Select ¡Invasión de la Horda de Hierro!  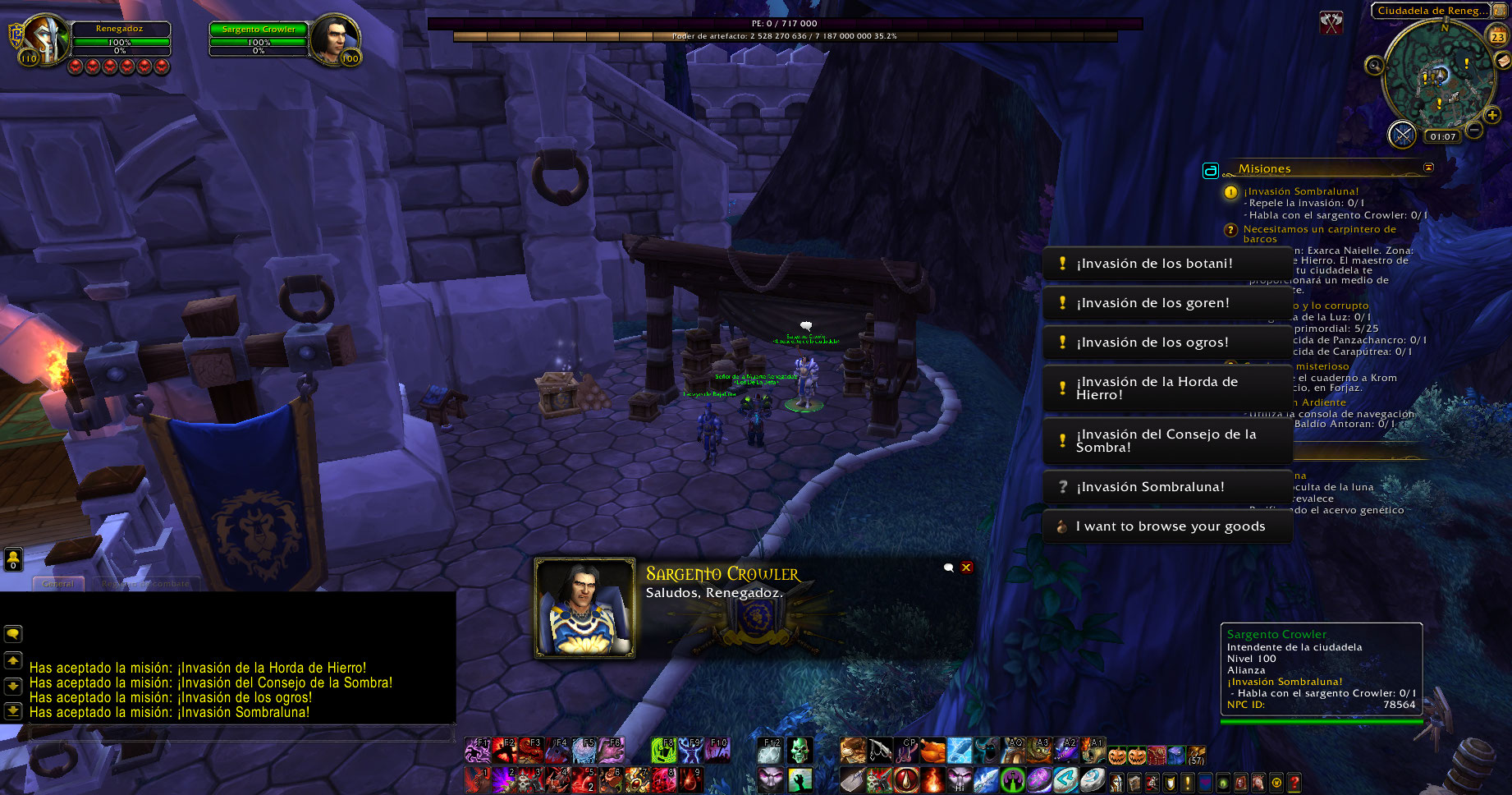pos(1166,388)
